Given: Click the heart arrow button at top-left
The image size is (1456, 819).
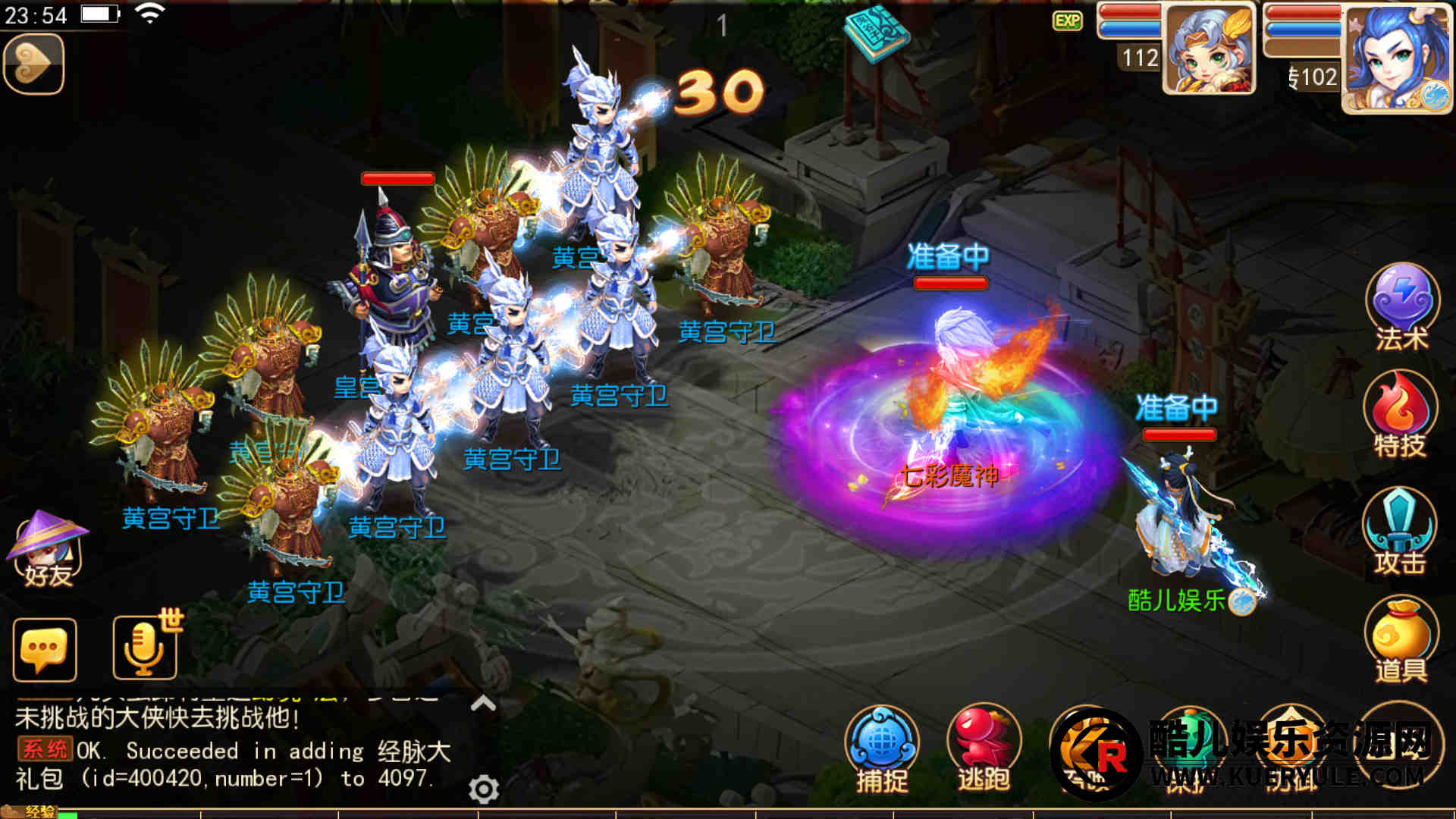Looking at the screenshot, I should [33, 64].
